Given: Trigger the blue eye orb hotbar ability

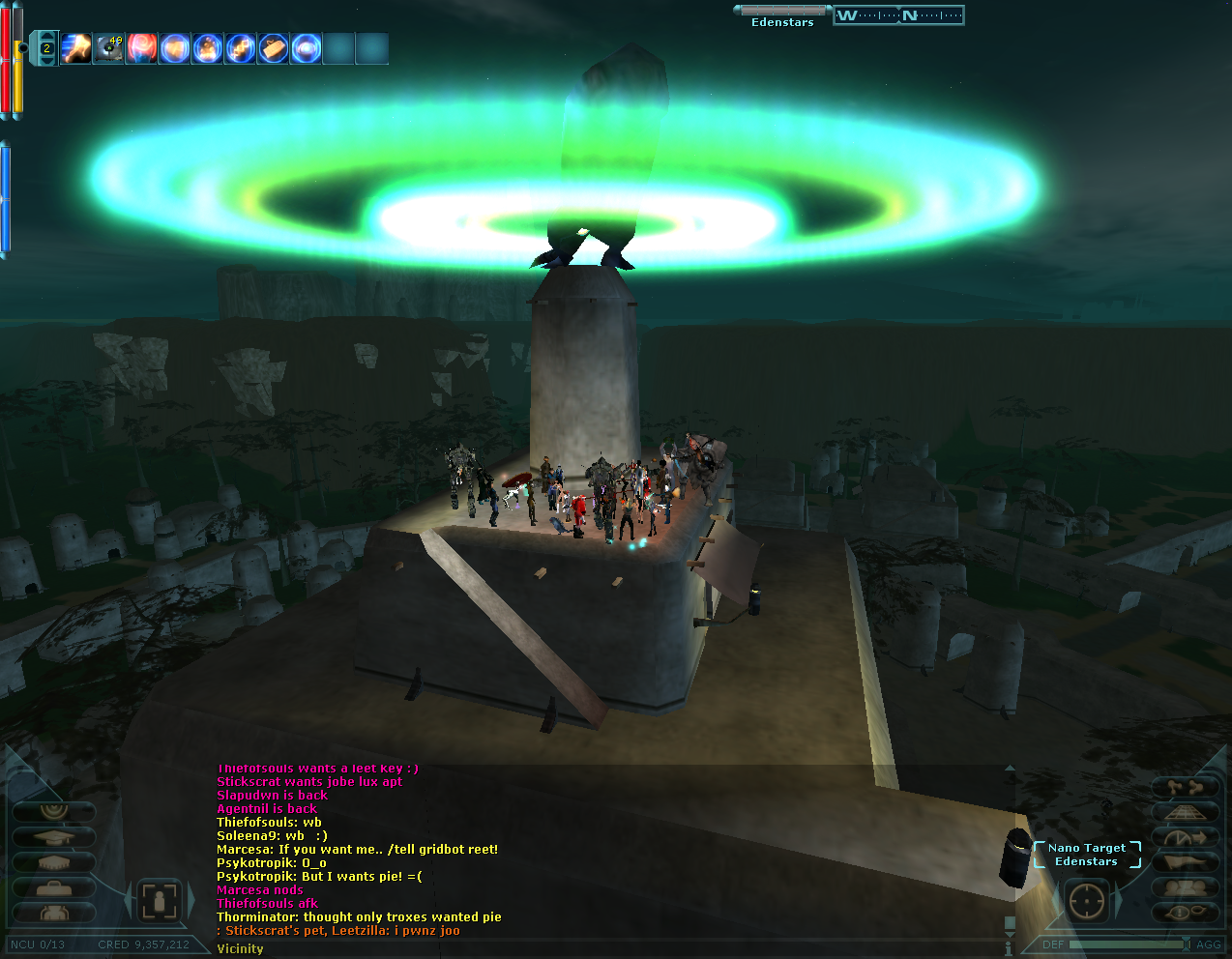Looking at the screenshot, I should coord(307,47).
